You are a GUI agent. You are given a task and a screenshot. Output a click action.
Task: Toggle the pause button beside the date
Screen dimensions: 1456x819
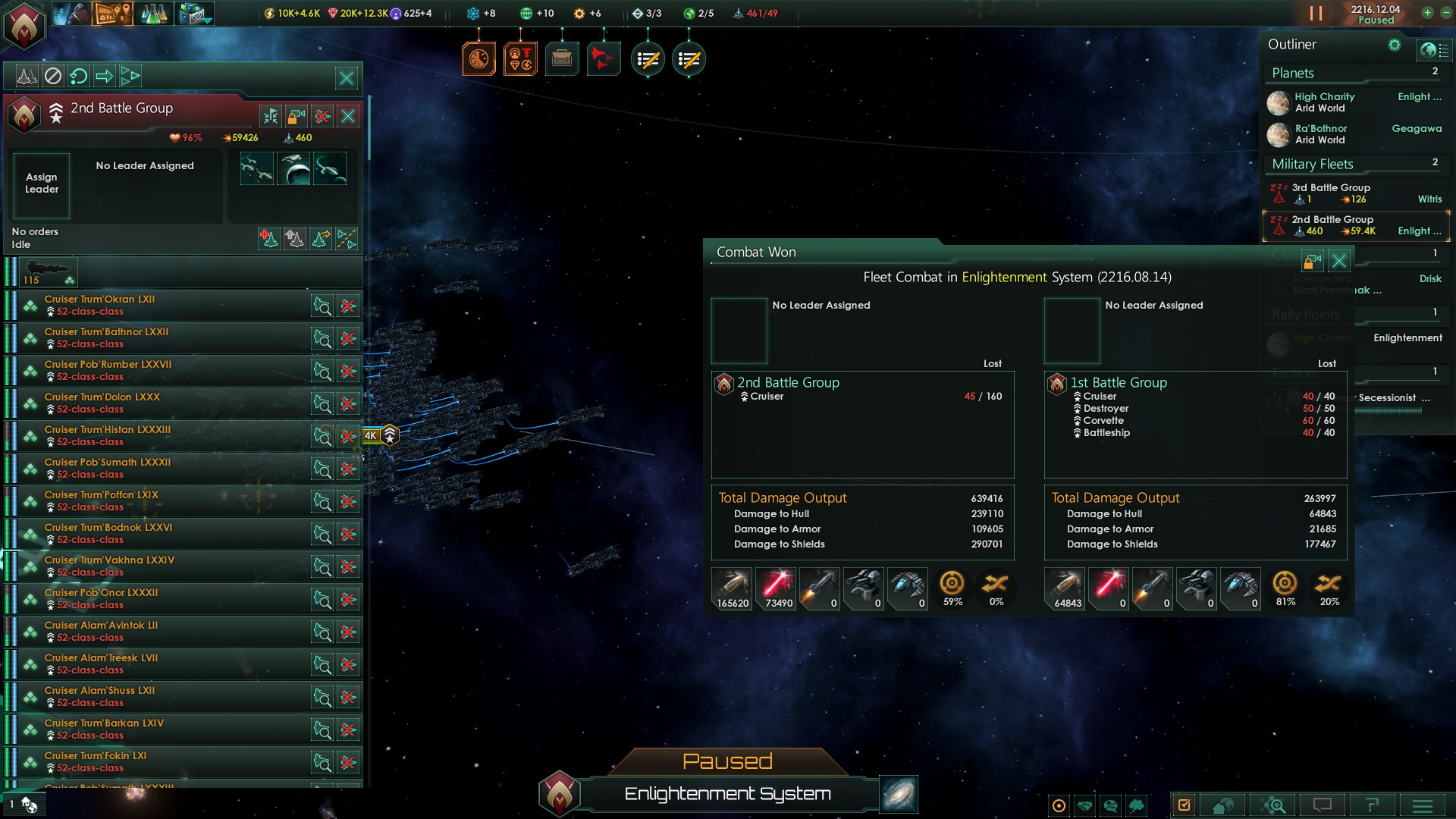tap(1316, 14)
